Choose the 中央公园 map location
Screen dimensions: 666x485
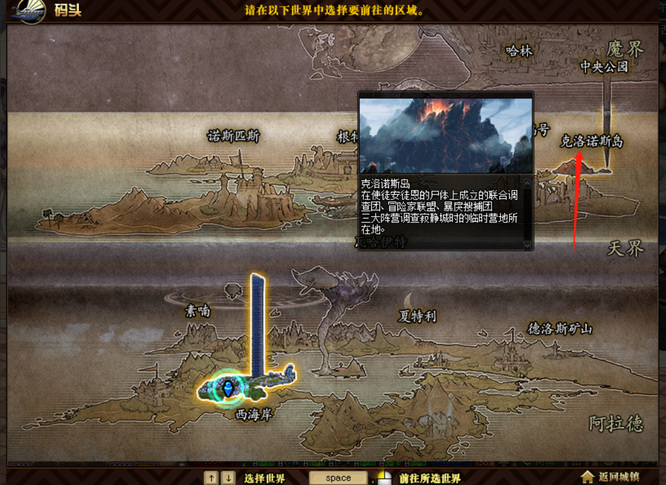[x=605, y=67]
